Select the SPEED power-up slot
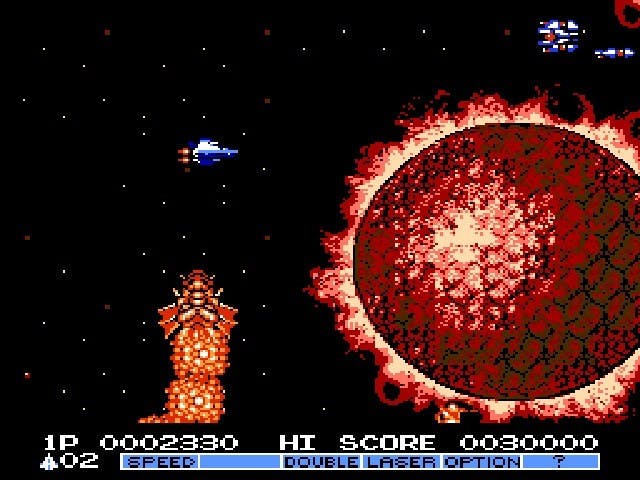The image size is (640, 480). point(160,462)
